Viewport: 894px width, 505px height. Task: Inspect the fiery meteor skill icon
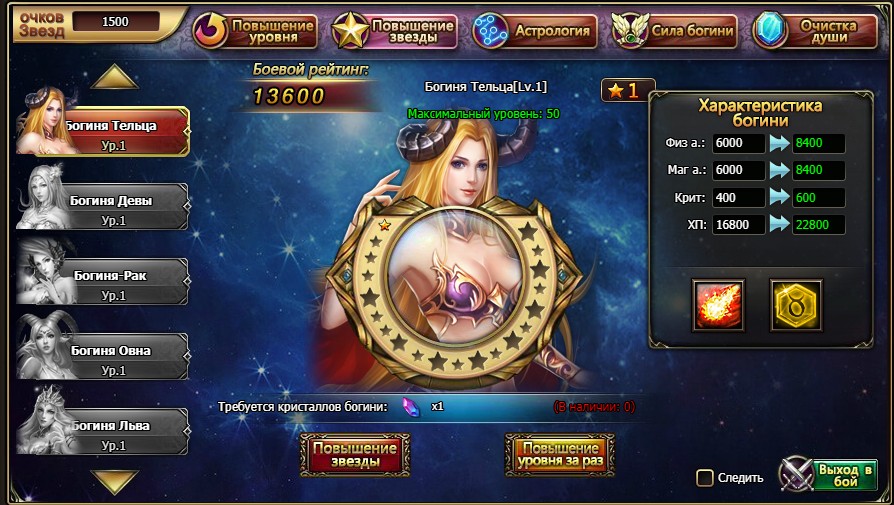coord(719,305)
